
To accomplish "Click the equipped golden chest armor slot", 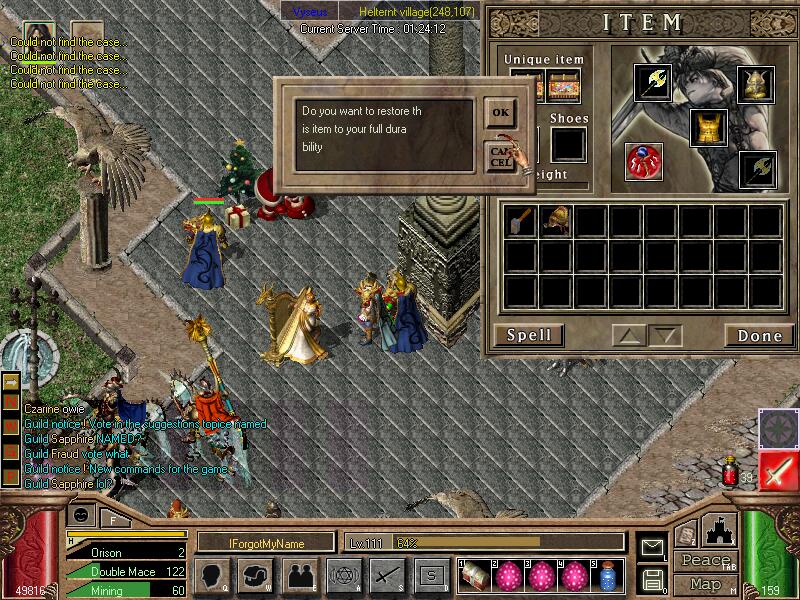I will [708, 128].
